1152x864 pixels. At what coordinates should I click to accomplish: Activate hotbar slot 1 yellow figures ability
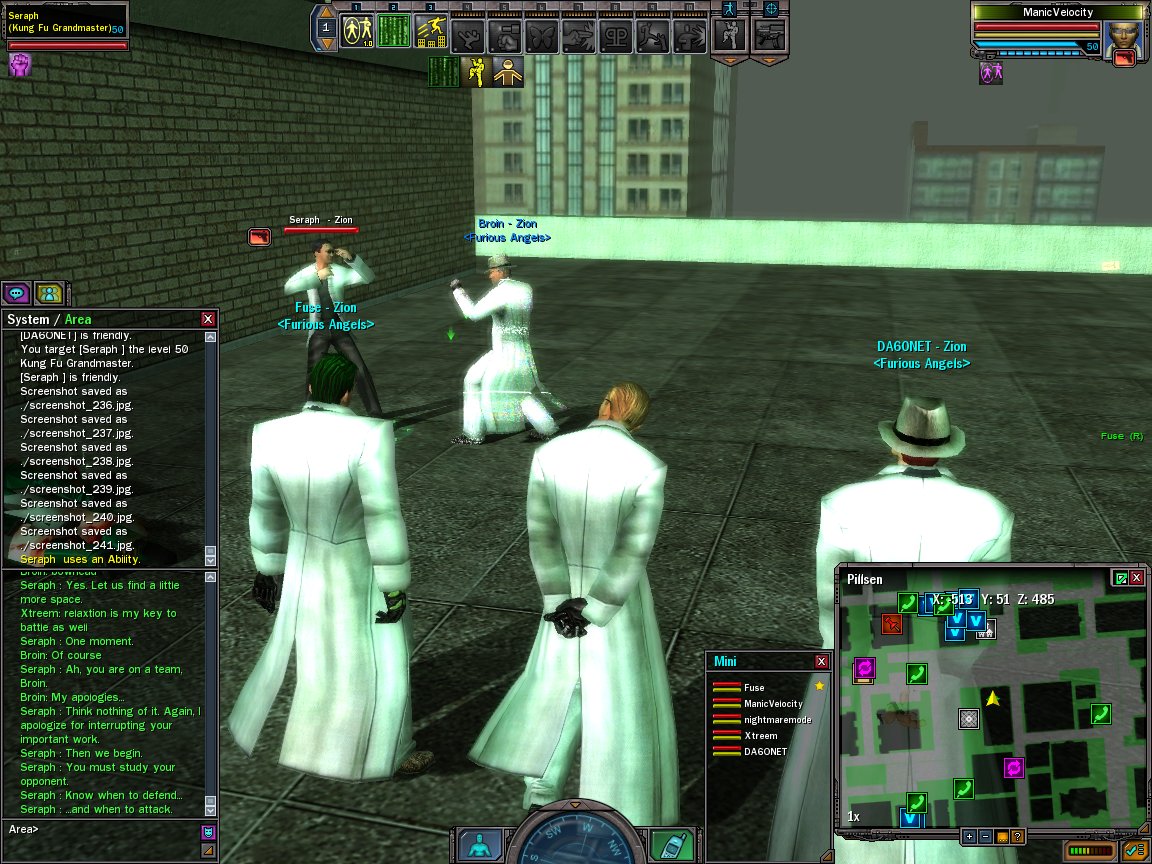(x=357, y=31)
